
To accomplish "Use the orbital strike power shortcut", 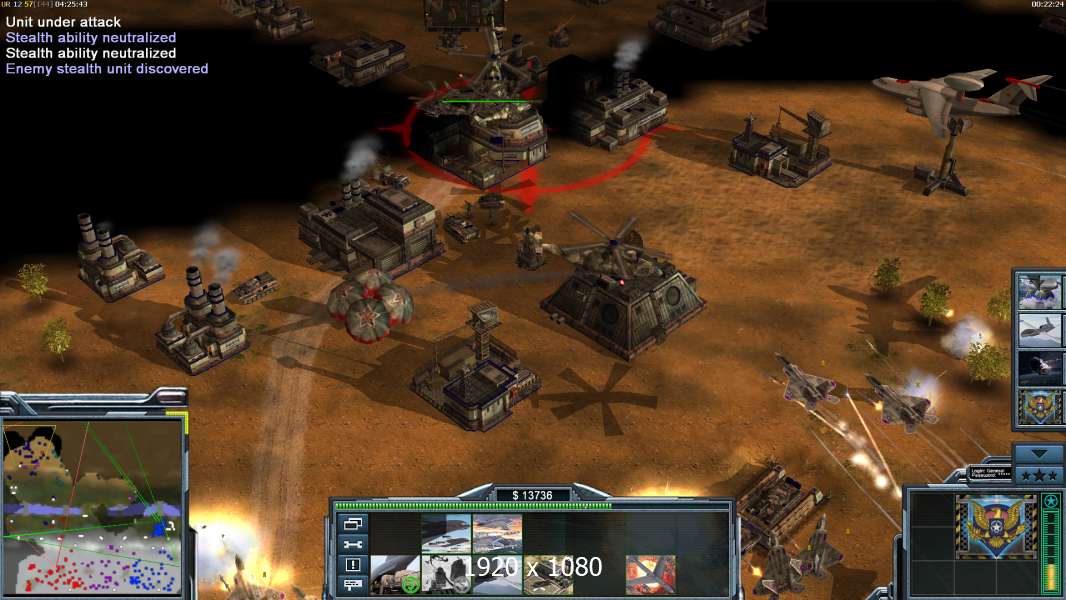I will tap(1039, 367).
